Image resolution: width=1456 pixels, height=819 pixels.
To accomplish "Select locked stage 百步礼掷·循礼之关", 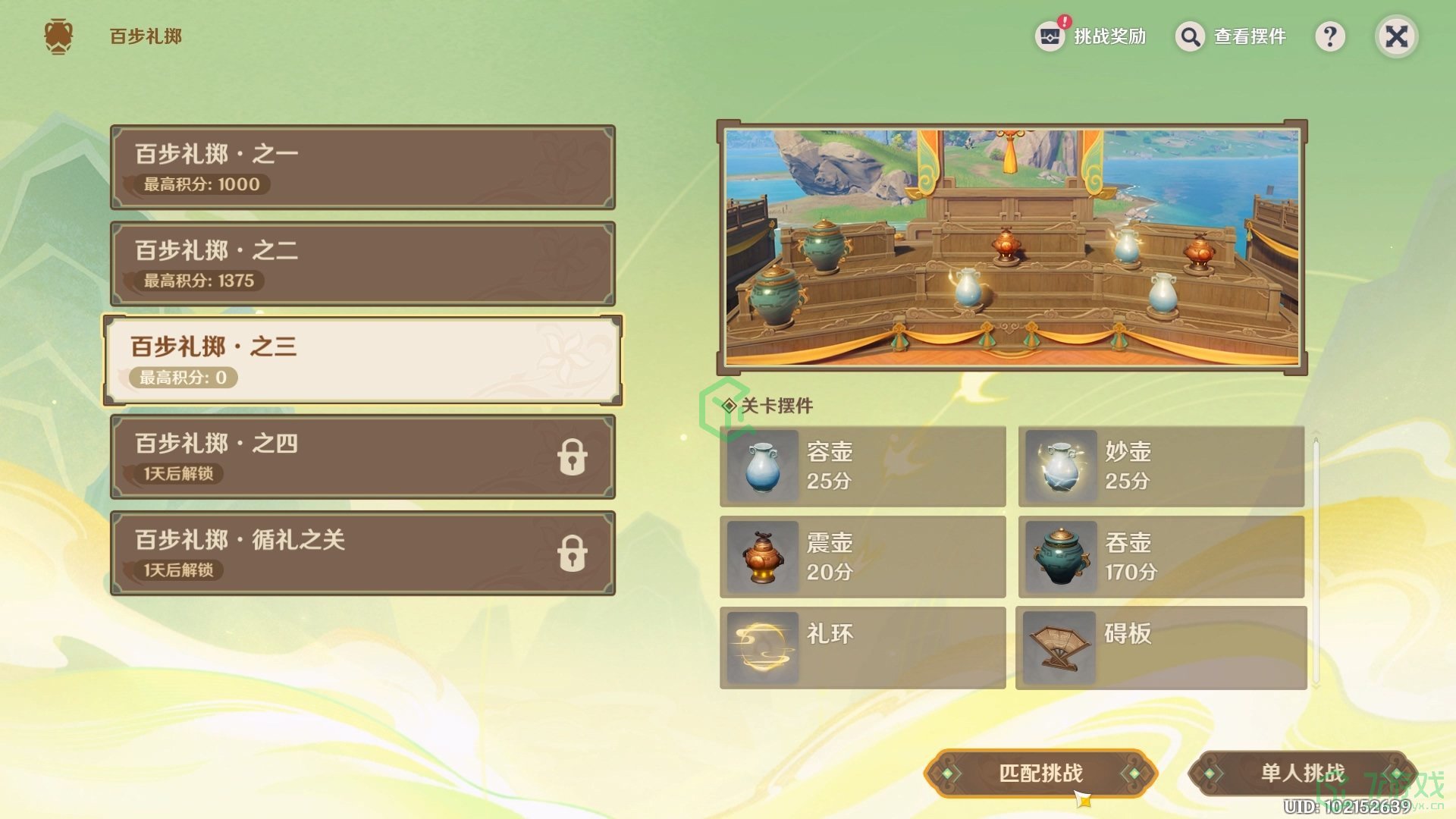I will 362,553.
